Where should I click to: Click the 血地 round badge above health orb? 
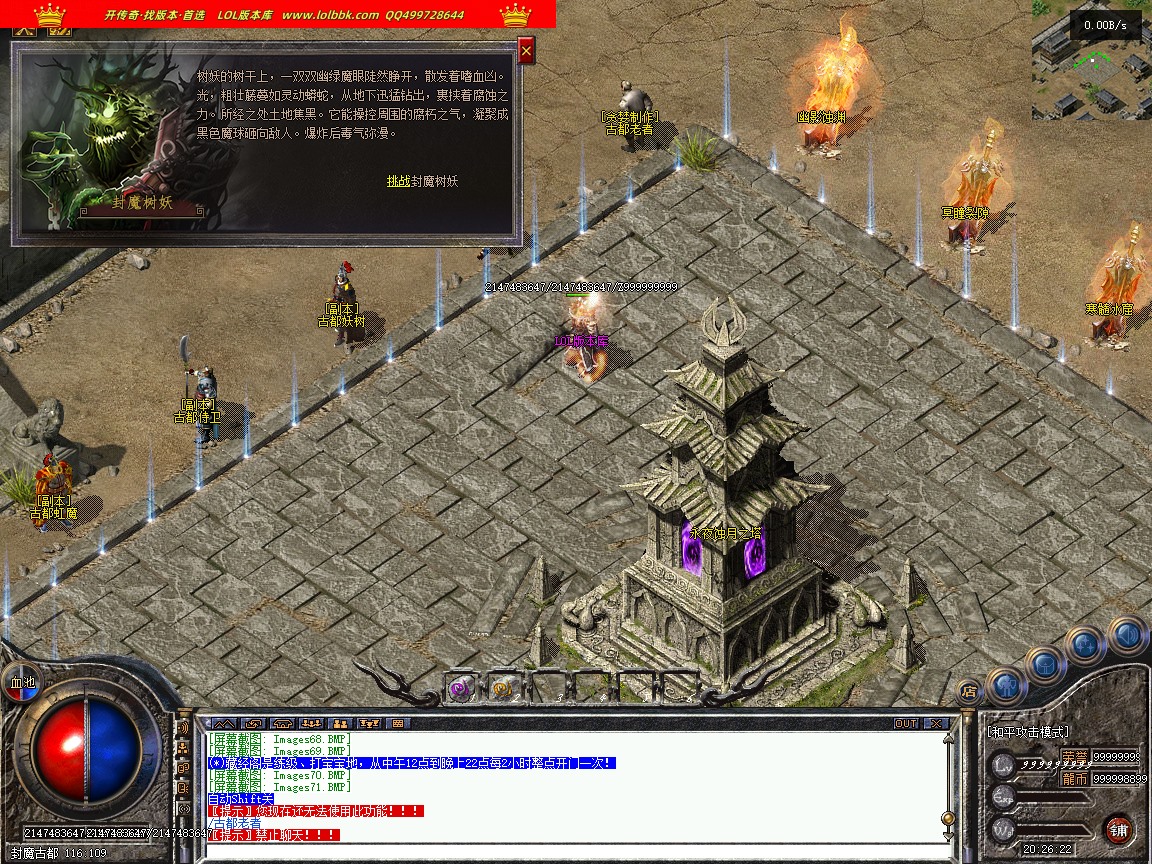(x=22, y=681)
